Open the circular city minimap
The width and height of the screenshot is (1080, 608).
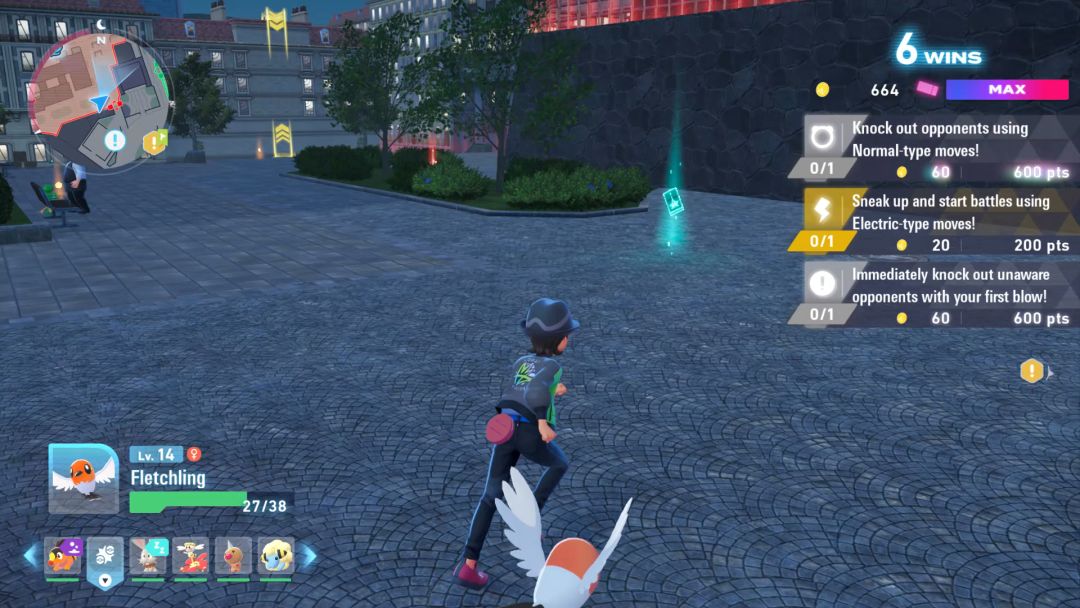click(x=99, y=88)
